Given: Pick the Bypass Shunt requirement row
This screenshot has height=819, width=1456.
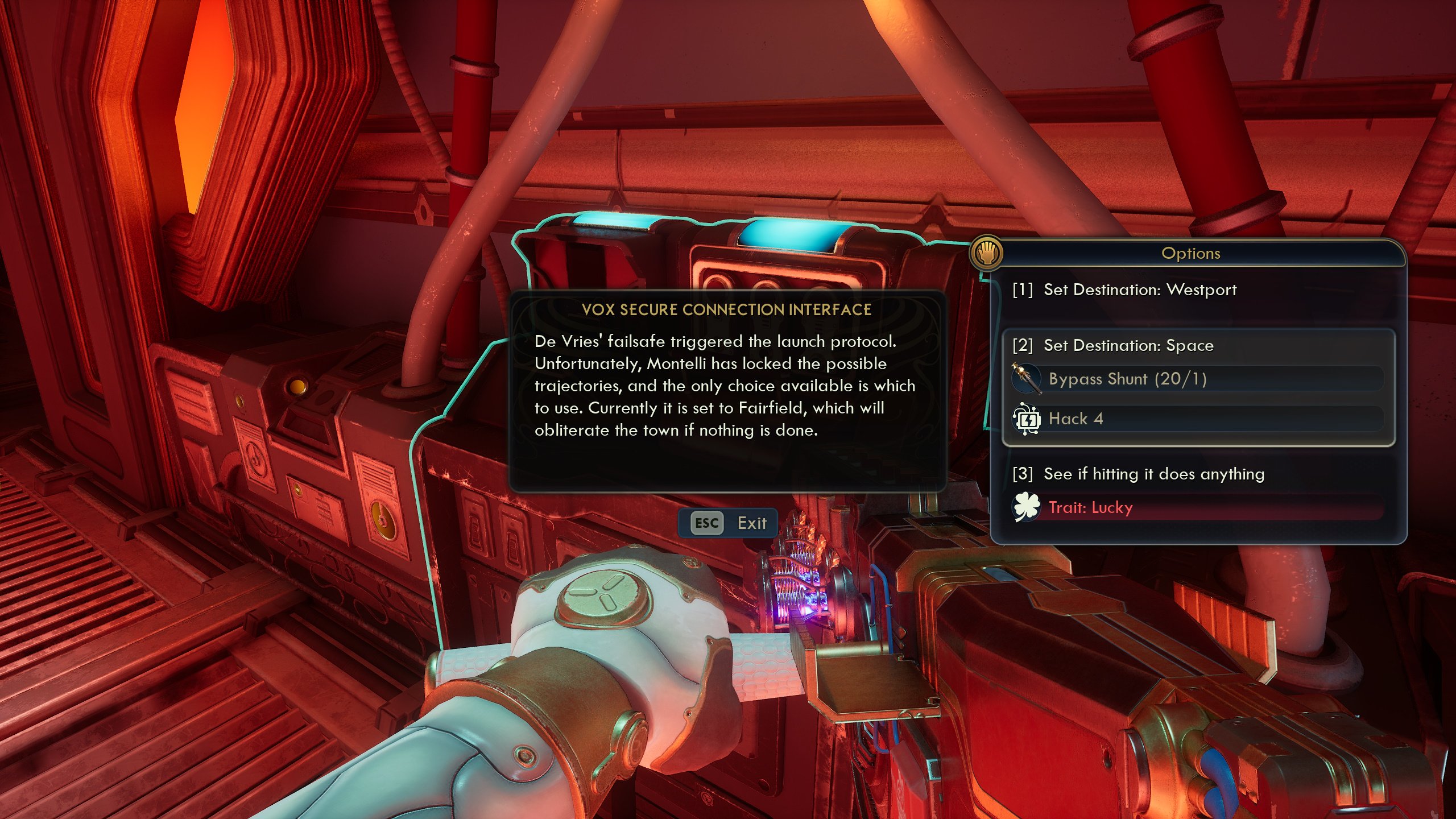Looking at the screenshot, I should click(1197, 379).
